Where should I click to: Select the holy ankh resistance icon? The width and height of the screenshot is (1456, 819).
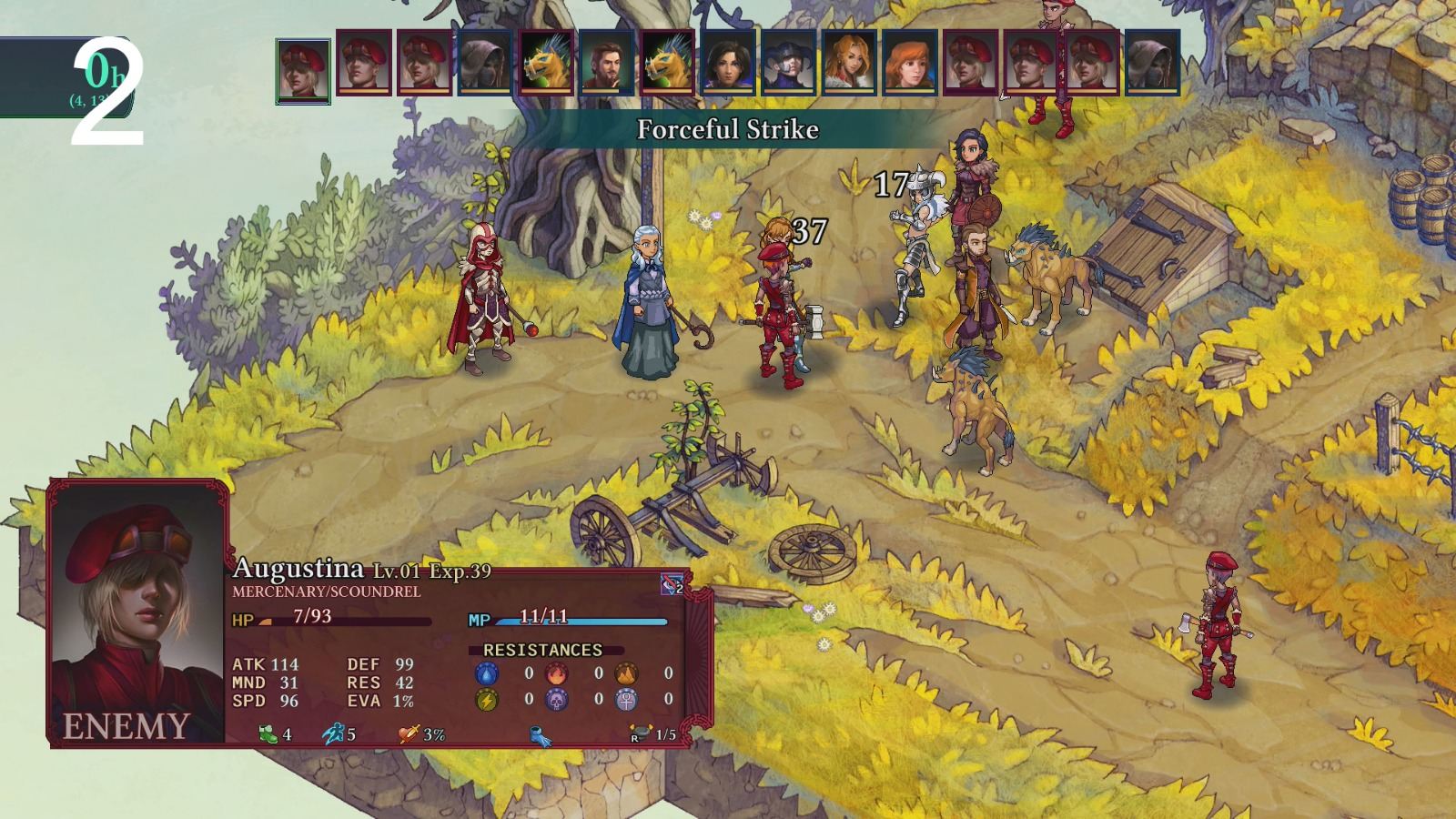coord(625,701)
